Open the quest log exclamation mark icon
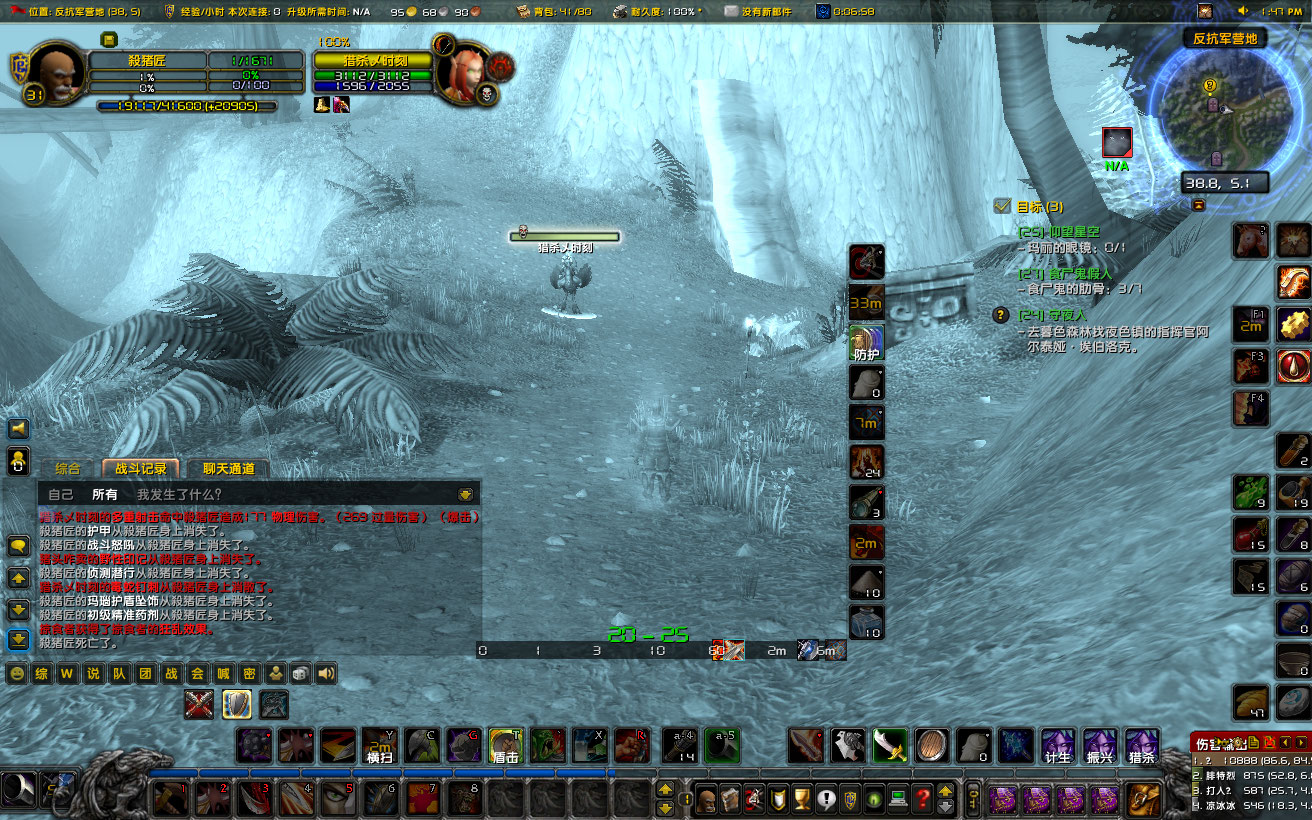Image resolution: width=1312 pixels, height=820 pixels. pos(826,798)
